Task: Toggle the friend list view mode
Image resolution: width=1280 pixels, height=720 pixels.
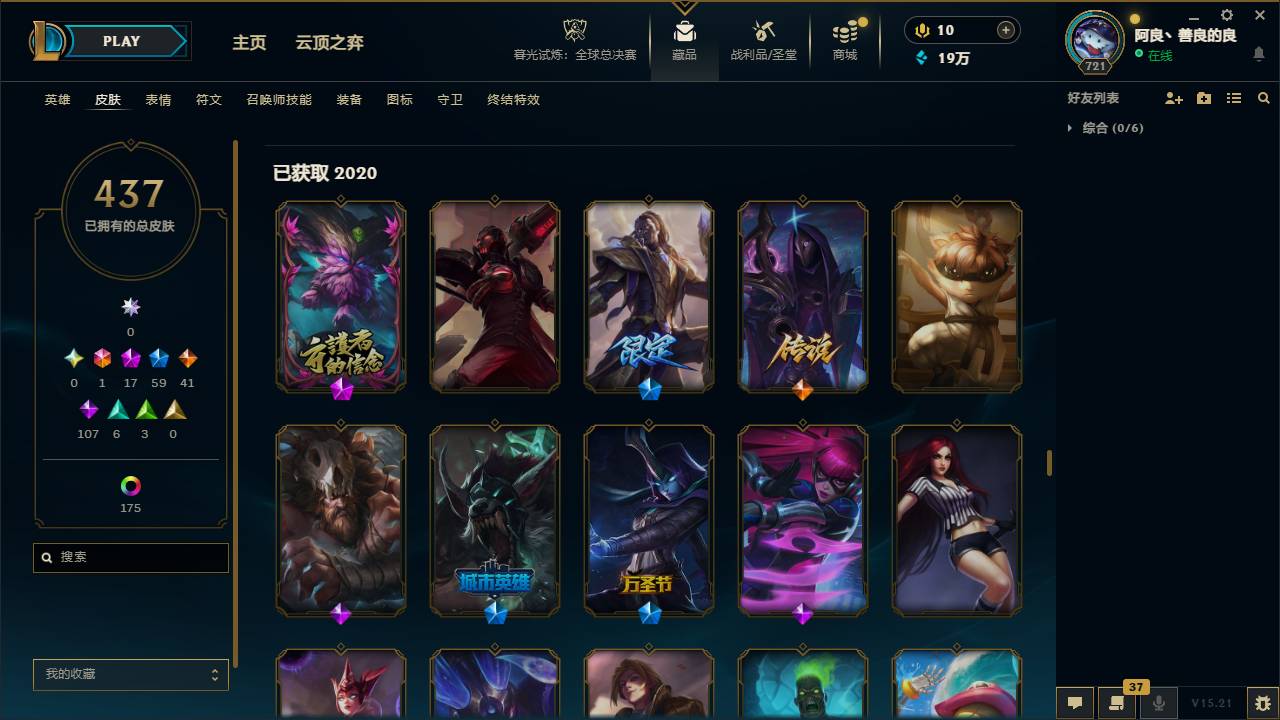Action: pyautogui.click(x=1234, y=97)
